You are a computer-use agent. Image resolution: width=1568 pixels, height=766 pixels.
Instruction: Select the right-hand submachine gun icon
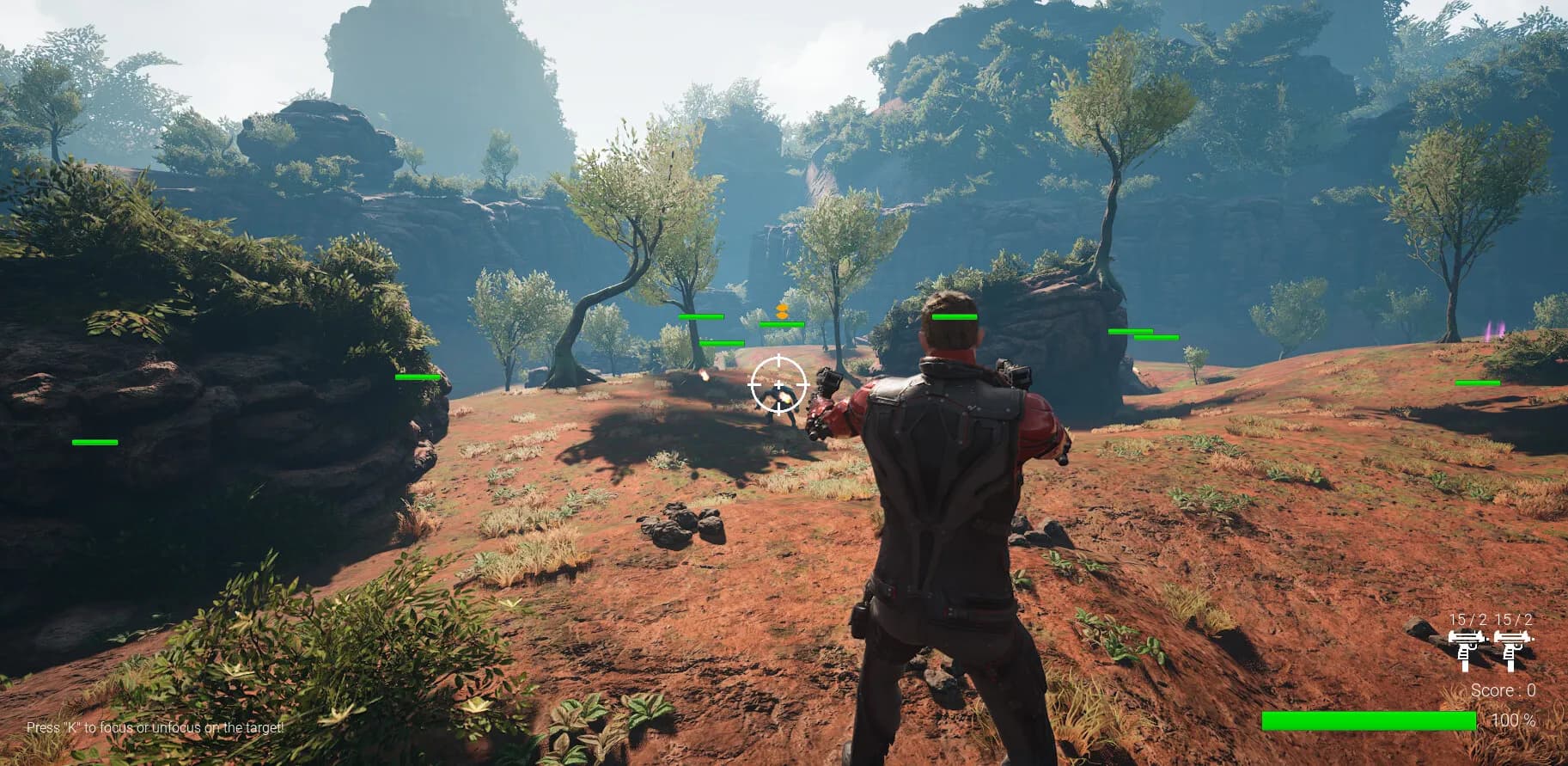[x=1512, y=648]
